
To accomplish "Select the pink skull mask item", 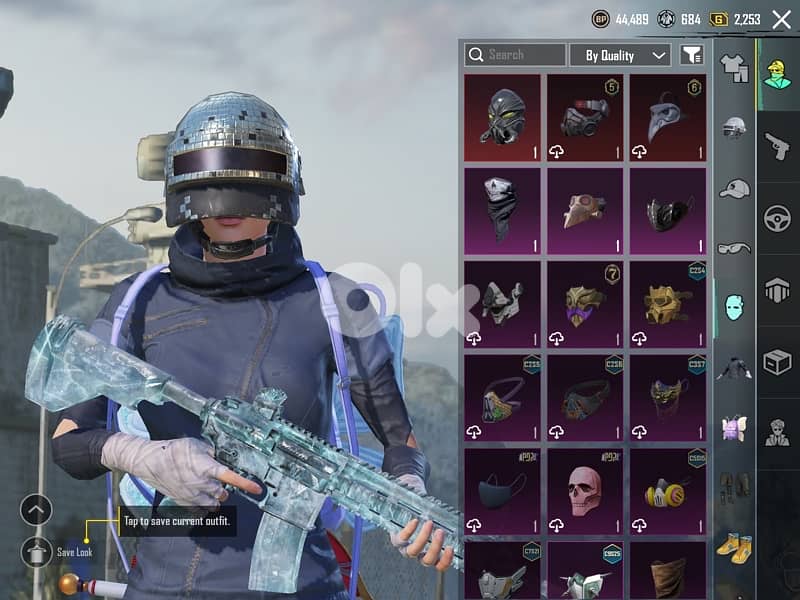I will click(585, 492).
